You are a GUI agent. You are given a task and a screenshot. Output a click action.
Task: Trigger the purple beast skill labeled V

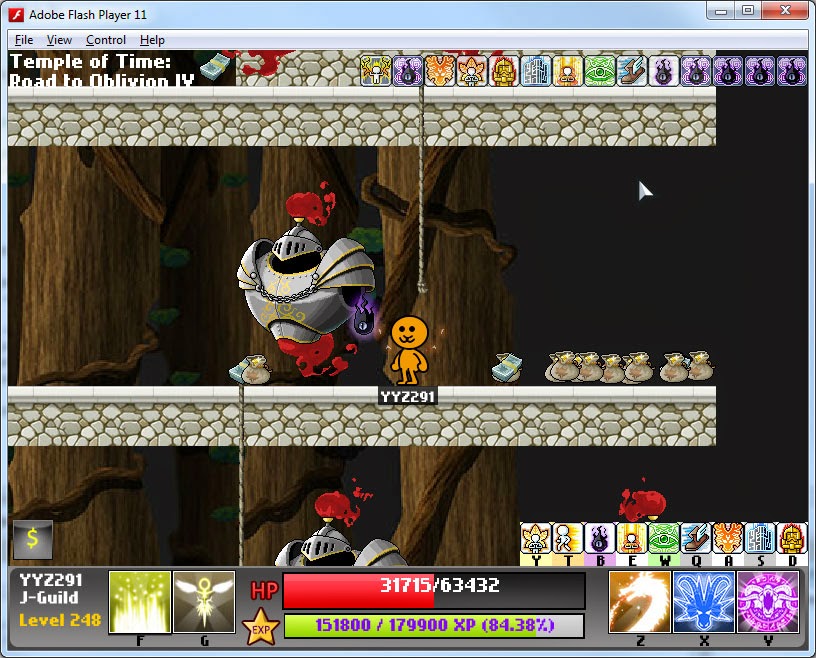tap(767, 601)
